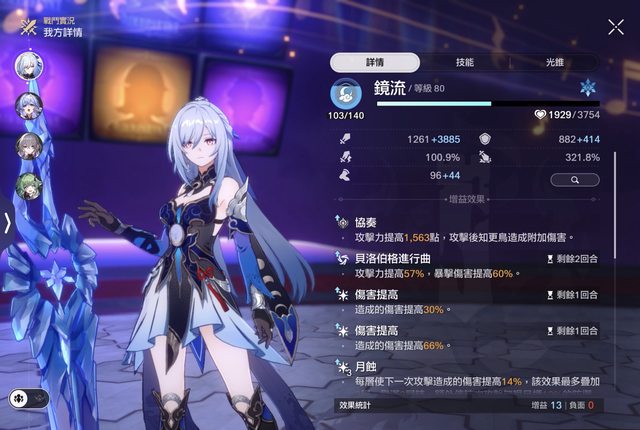Click the 66% damage boost buff row
The height and width of the screenshot is (430, 640).
(x=460, y=338)
